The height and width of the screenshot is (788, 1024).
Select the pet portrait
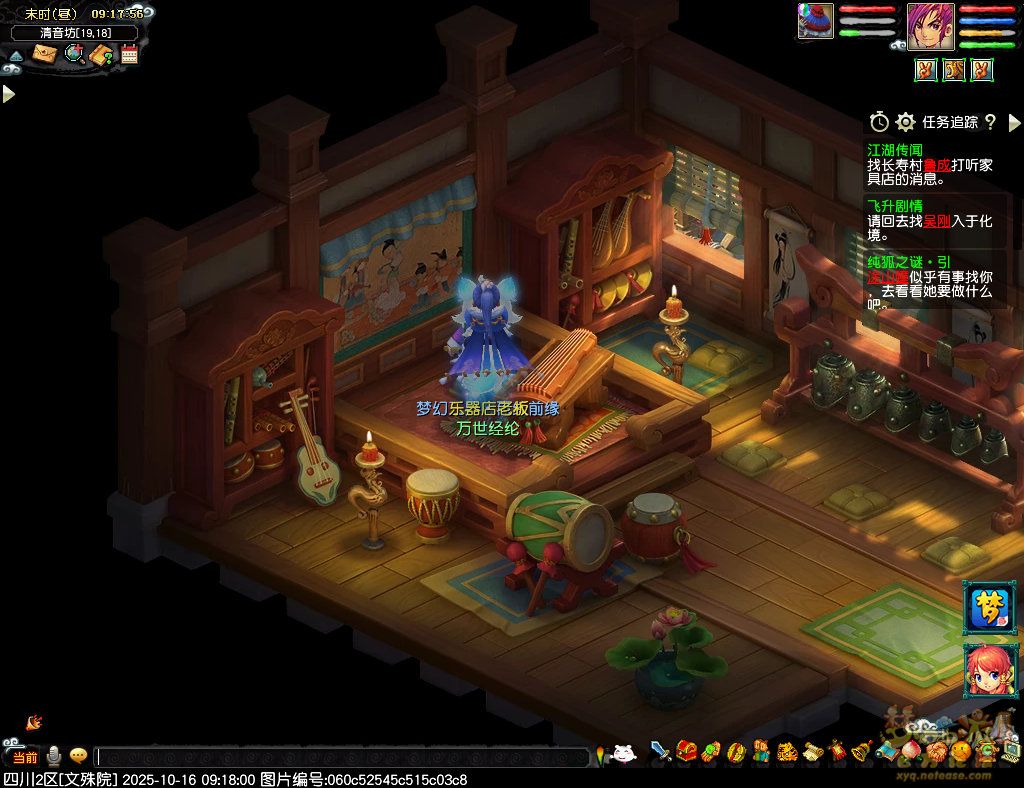pos(815,21)
